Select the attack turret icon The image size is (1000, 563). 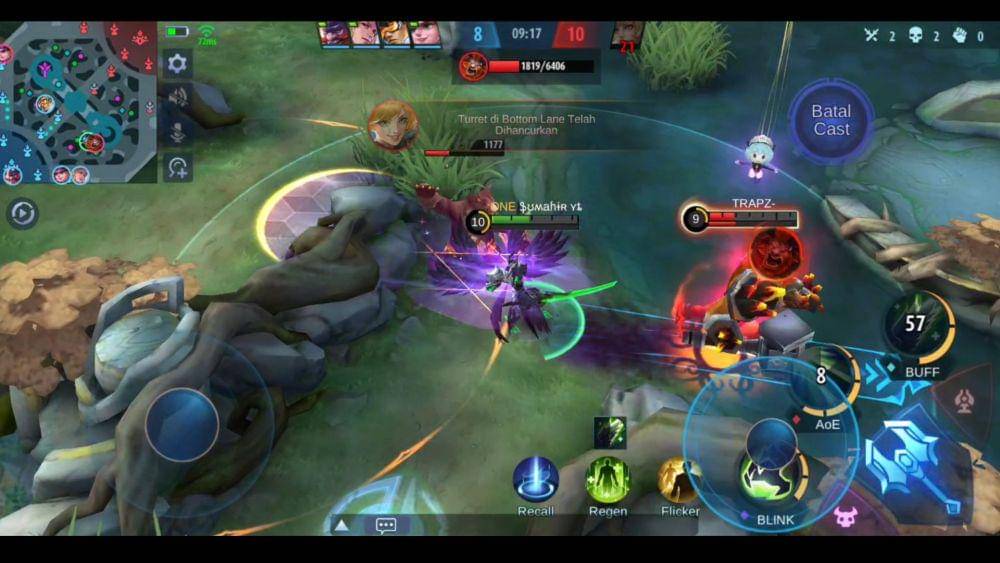point(964,402)
